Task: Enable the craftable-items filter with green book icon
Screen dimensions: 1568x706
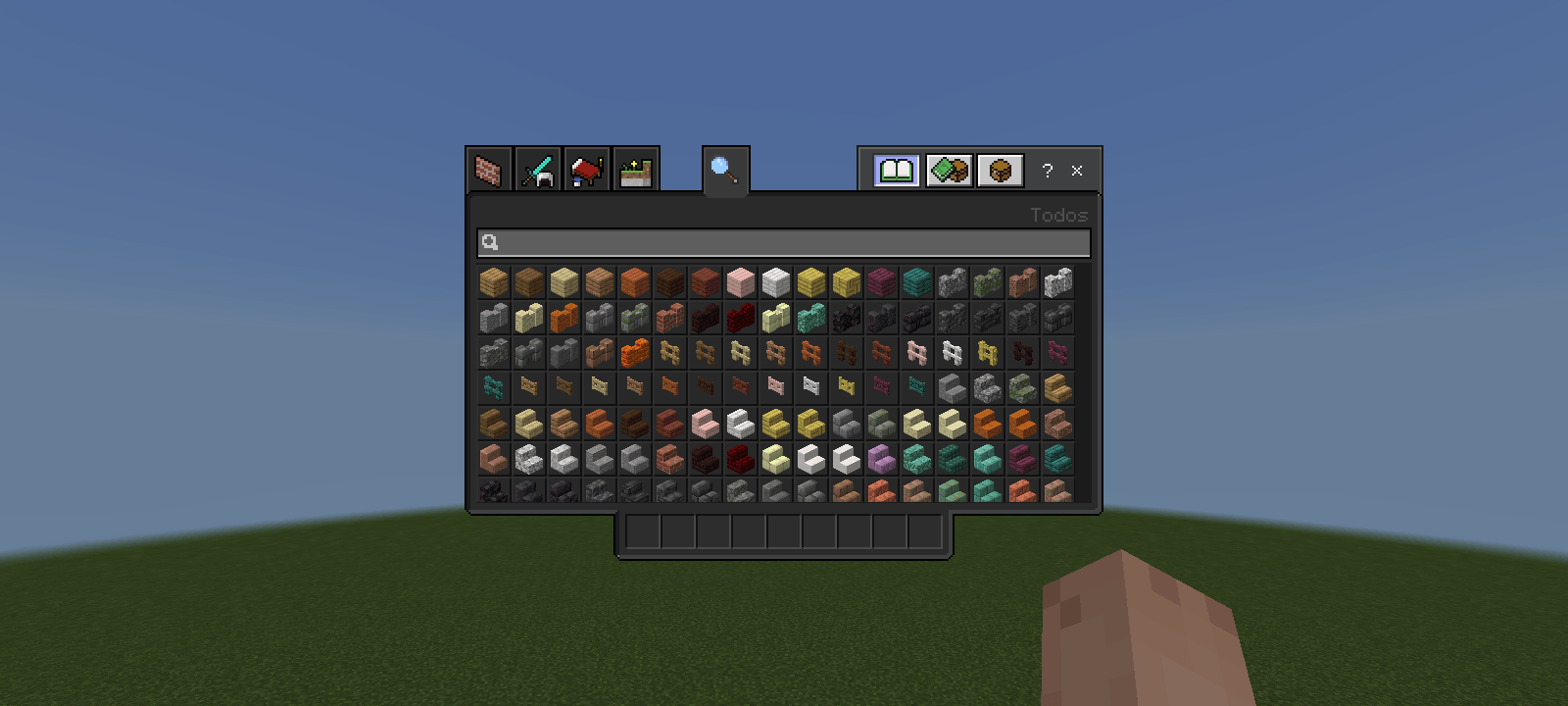Action: click(x=948, y=170)
